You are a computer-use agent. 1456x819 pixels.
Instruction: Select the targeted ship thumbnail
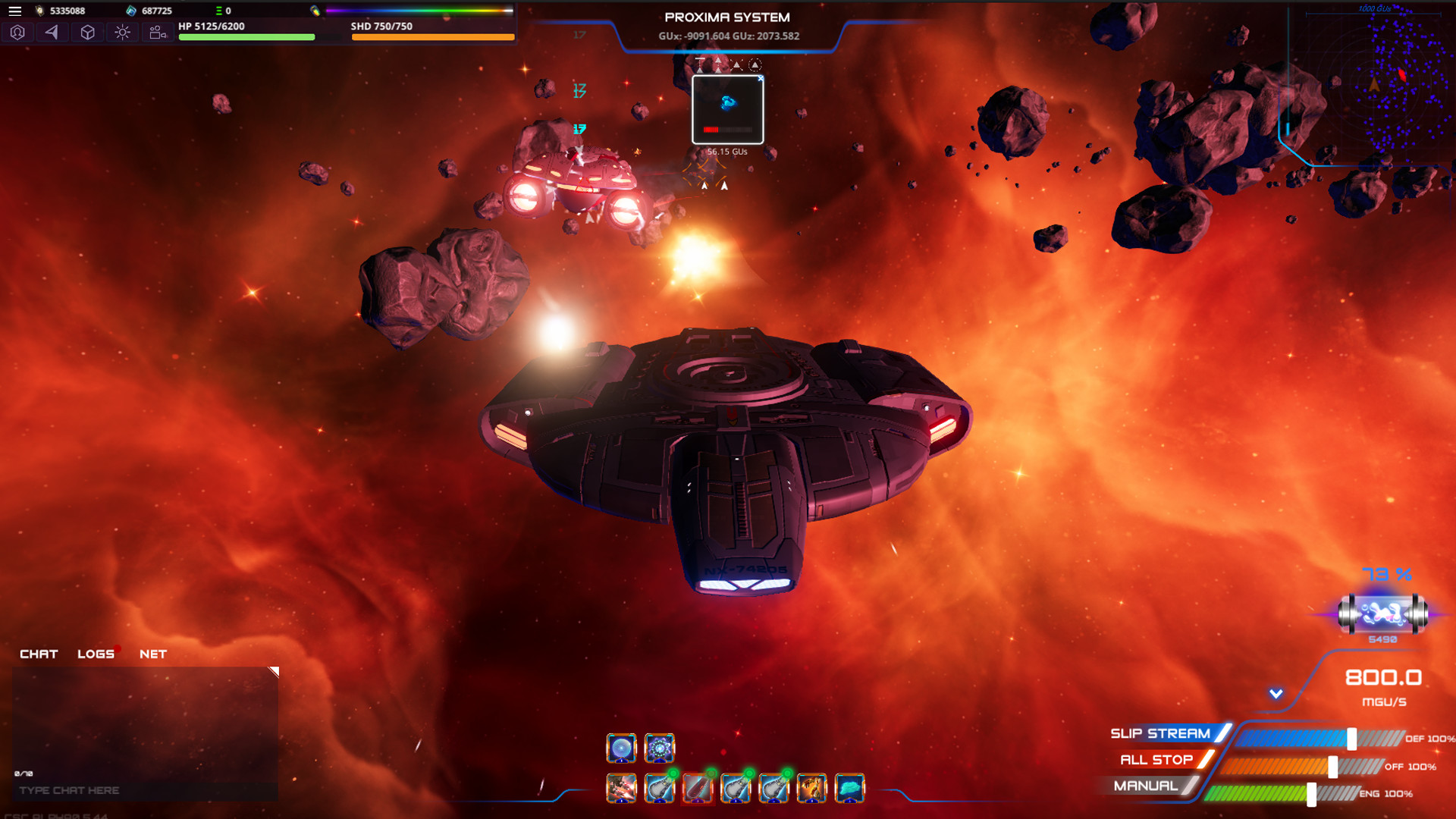click(727, 109)
